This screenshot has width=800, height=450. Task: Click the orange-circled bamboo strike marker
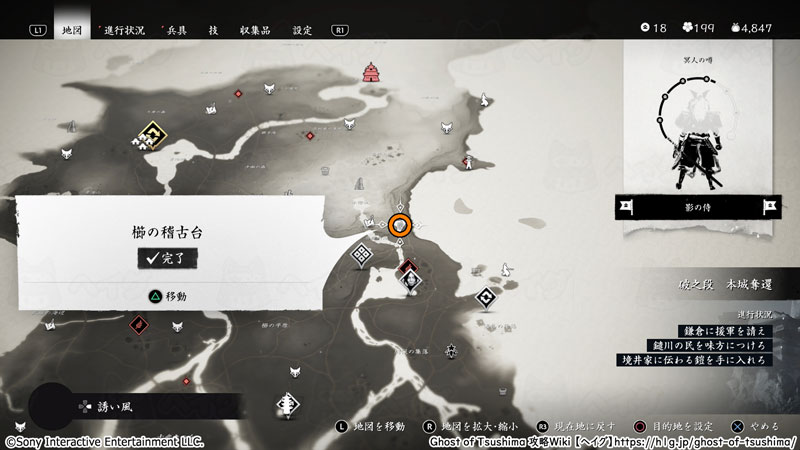click(400, 226)
